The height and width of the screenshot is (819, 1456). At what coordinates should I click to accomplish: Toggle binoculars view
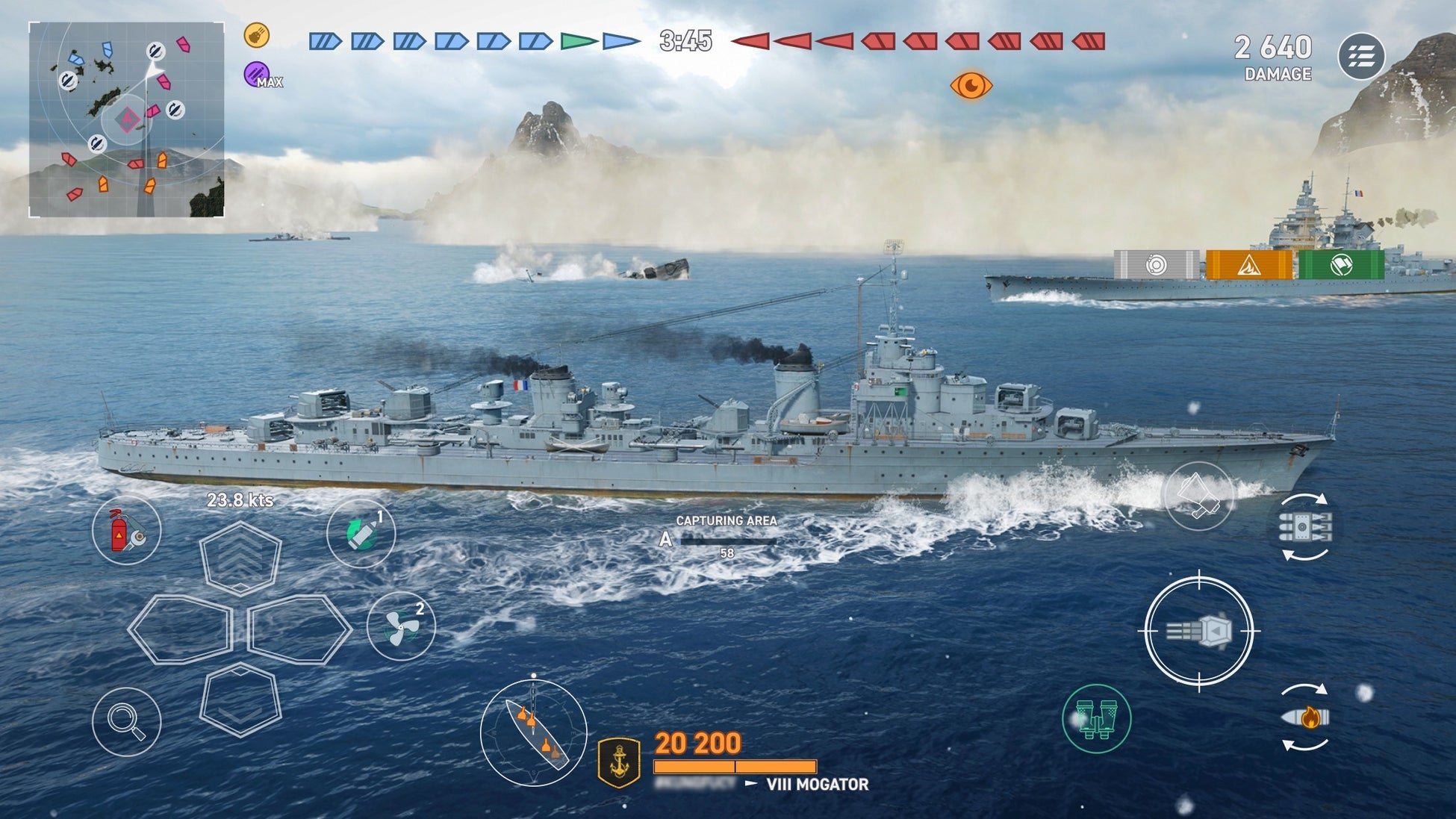click(x=1096, y=718)
